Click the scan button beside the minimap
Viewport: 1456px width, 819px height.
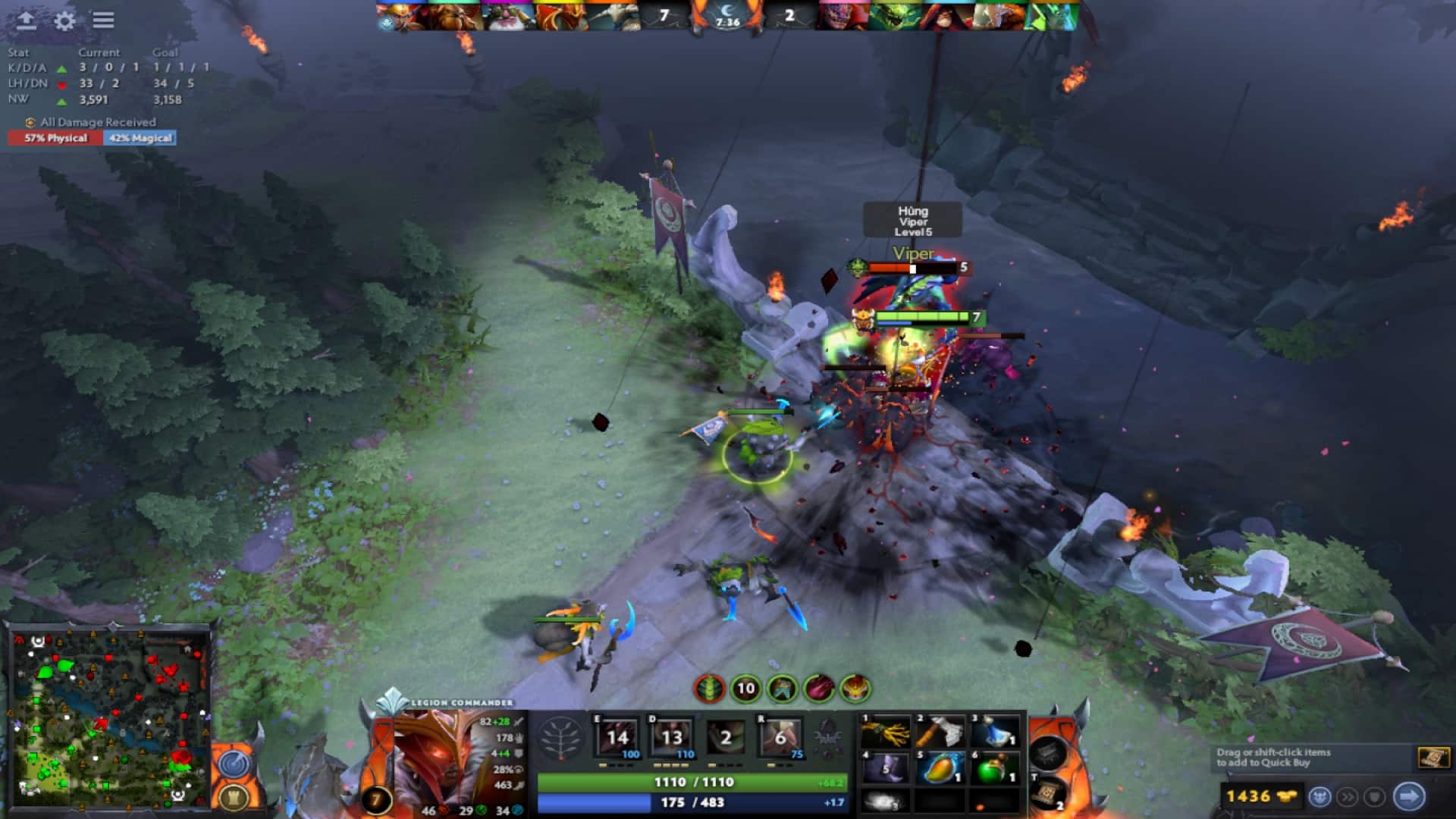click(x=235, y=764)
